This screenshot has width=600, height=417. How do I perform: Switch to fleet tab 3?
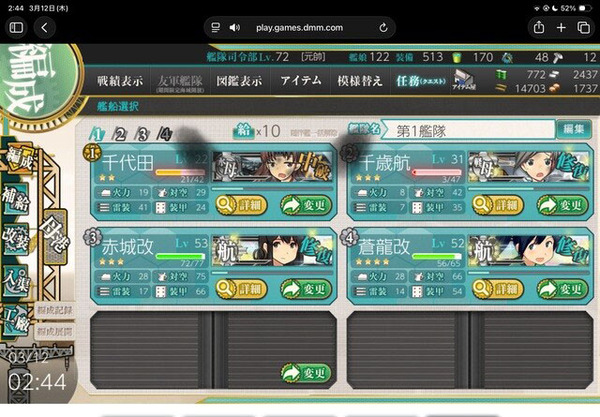coord(143,133)
